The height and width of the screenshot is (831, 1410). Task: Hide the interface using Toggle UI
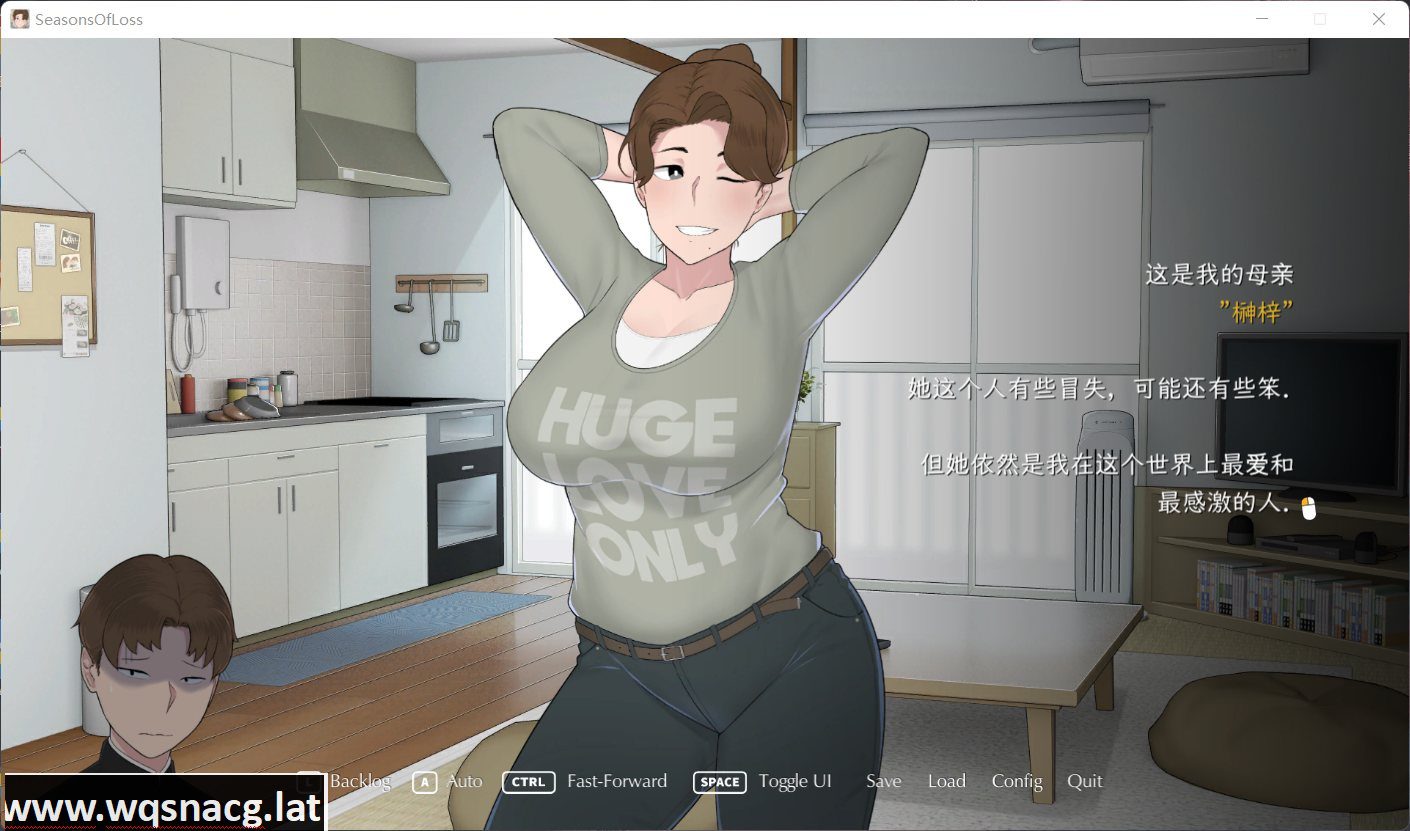click(x=795, y=782)
